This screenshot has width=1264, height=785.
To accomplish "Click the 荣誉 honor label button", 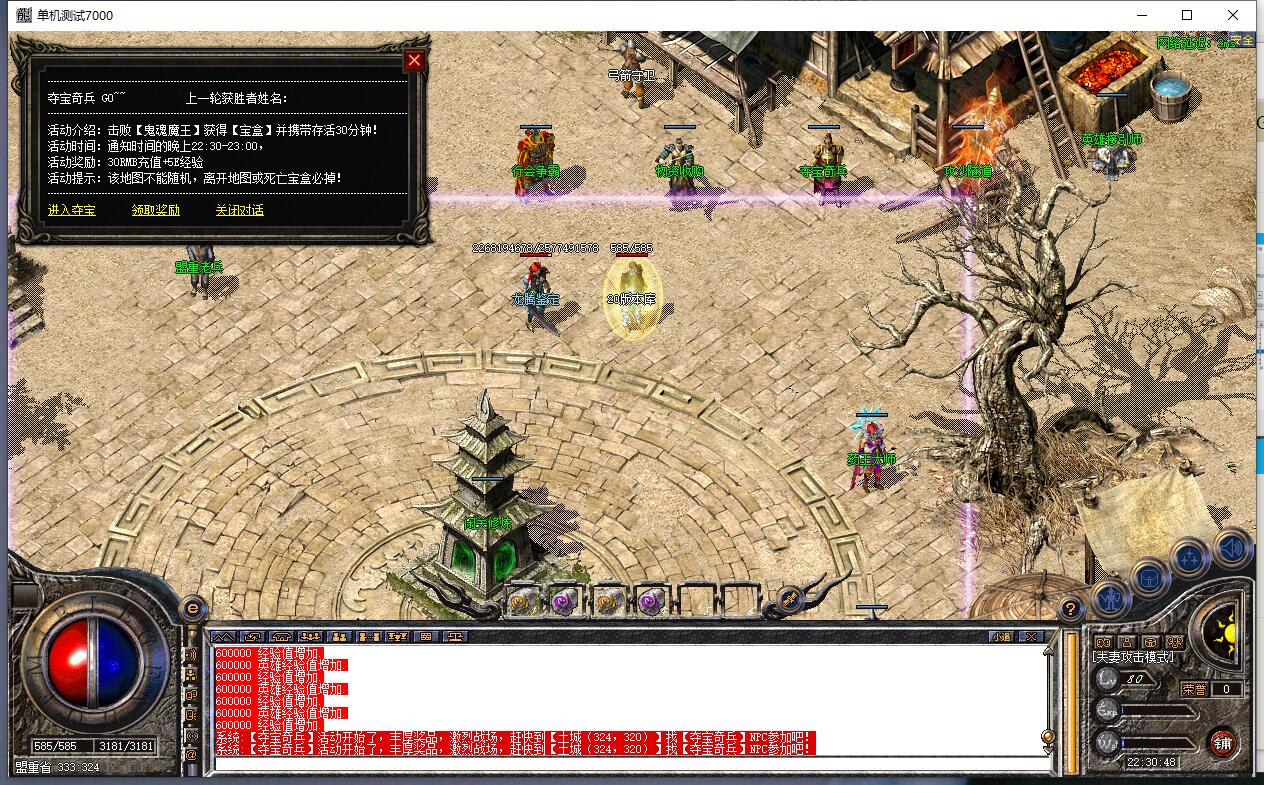I will click(1194, 689).
